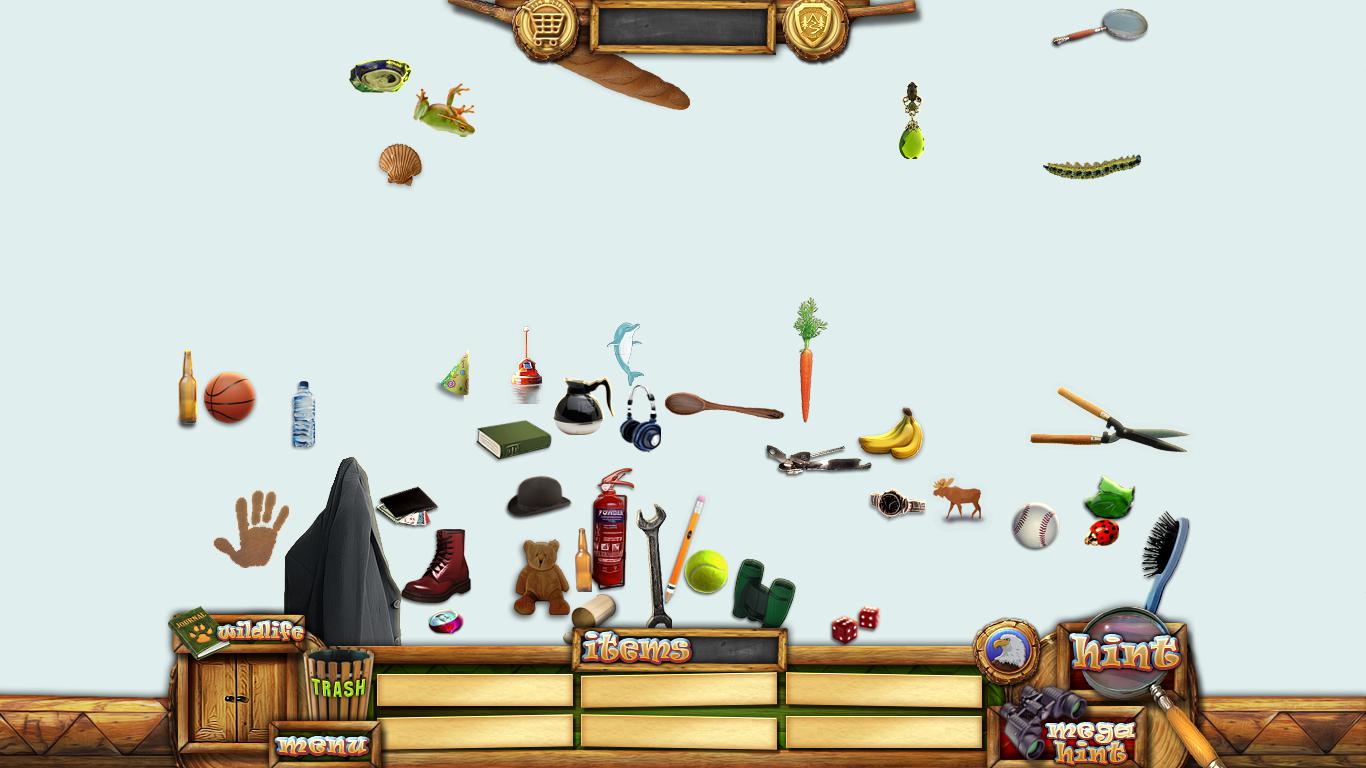Click the bald eagle icon
The image size is (1366, 768).
click(1005, 650)
